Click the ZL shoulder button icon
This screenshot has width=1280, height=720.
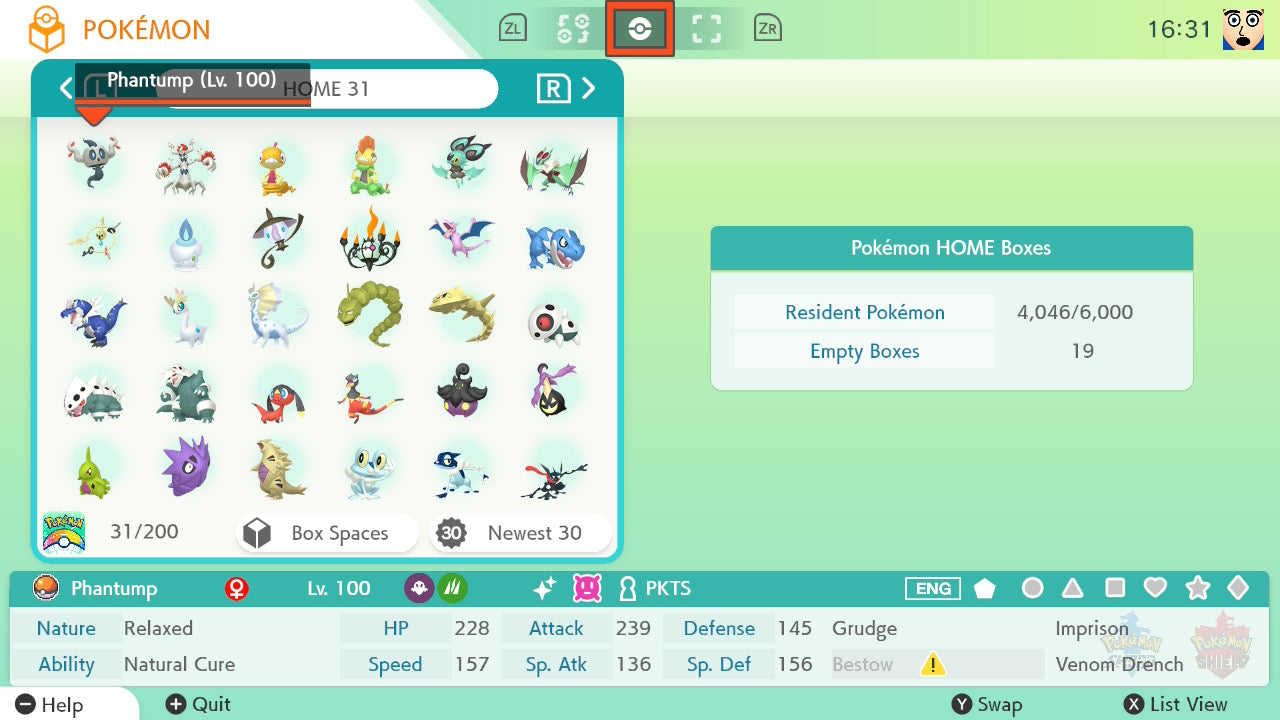[x=513, y=28]
